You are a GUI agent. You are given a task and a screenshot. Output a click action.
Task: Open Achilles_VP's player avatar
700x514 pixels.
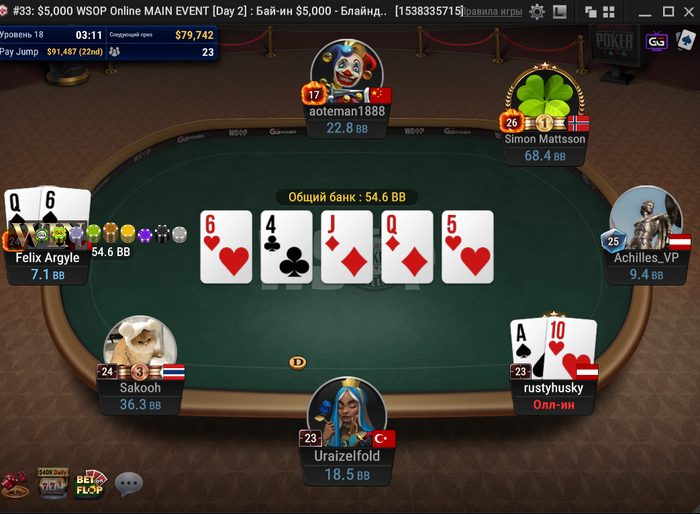[x=645, y=218]
